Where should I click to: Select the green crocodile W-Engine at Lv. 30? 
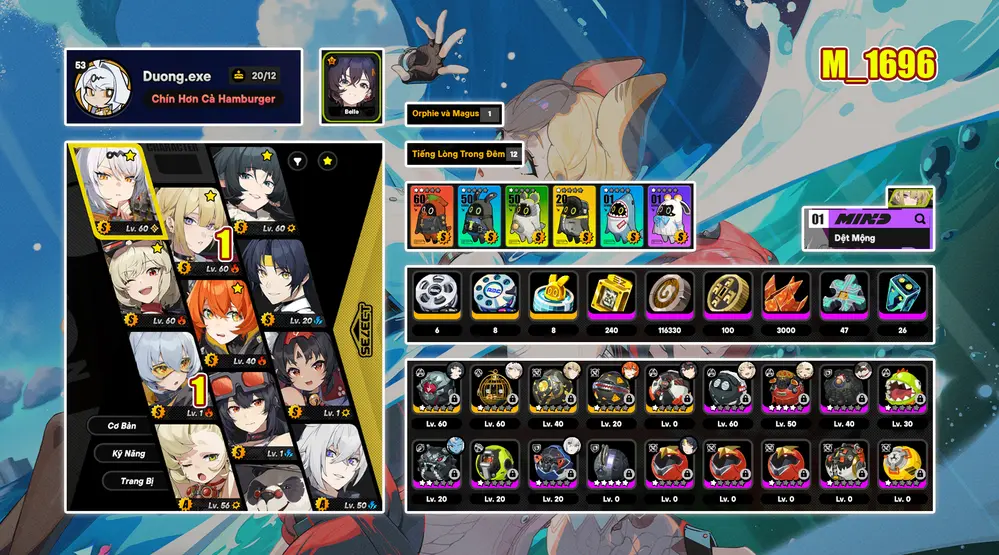899,393
